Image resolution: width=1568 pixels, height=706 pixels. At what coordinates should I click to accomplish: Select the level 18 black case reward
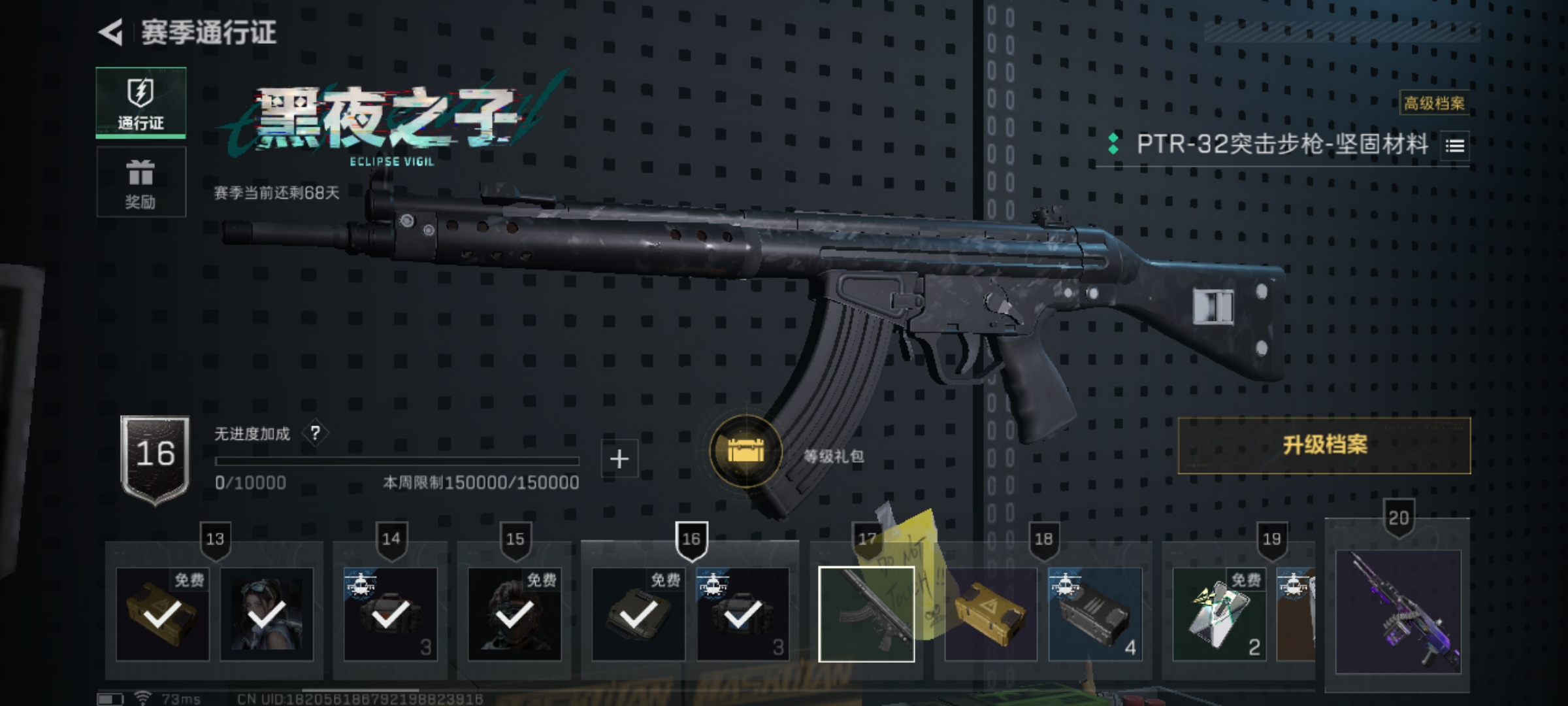click(1095, 614)
